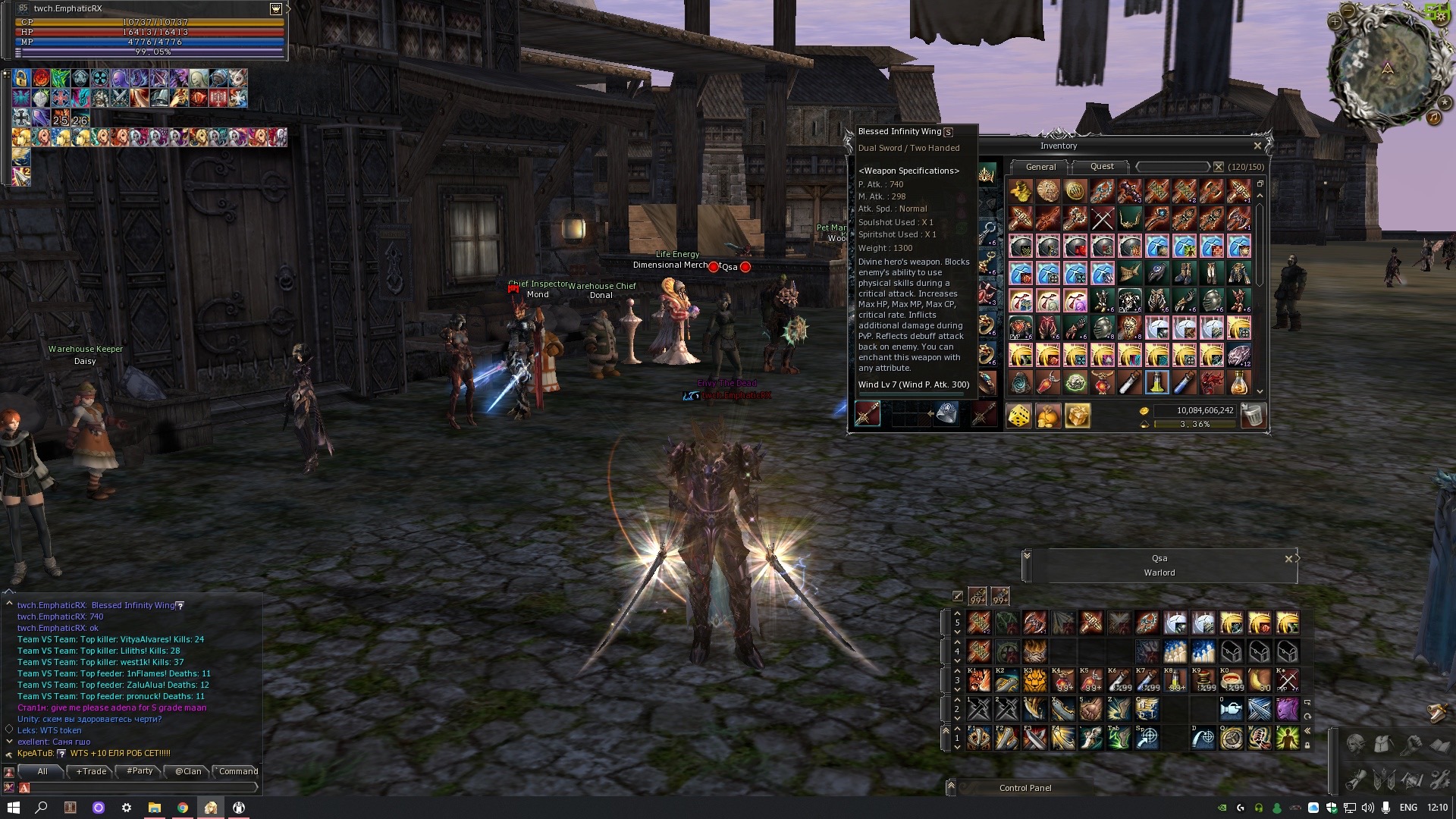This screenshot has width=1456, height=819.
Task: Open the Windows Start menu
Action: [x=13, y=808]
